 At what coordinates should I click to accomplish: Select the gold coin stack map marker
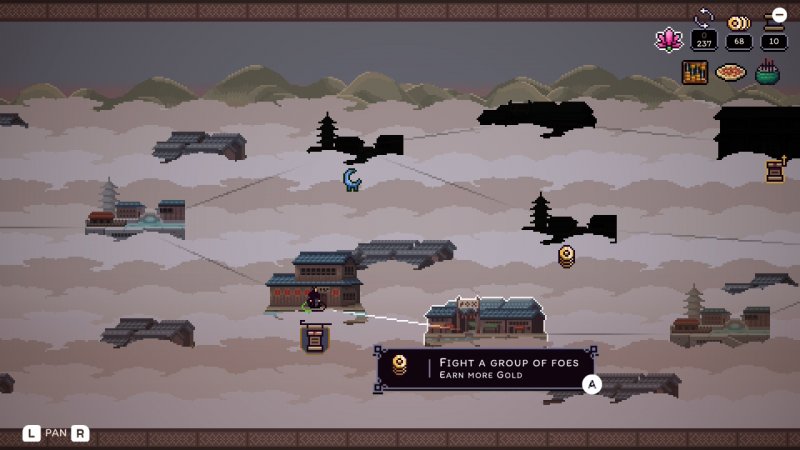click(567, 255)
